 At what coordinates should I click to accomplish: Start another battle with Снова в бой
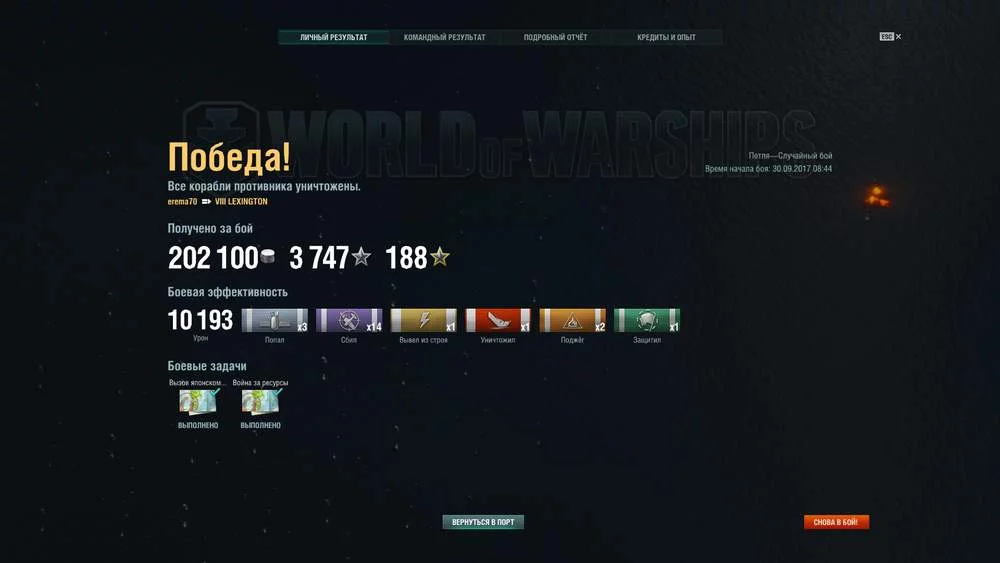click(x=836, y=522)
